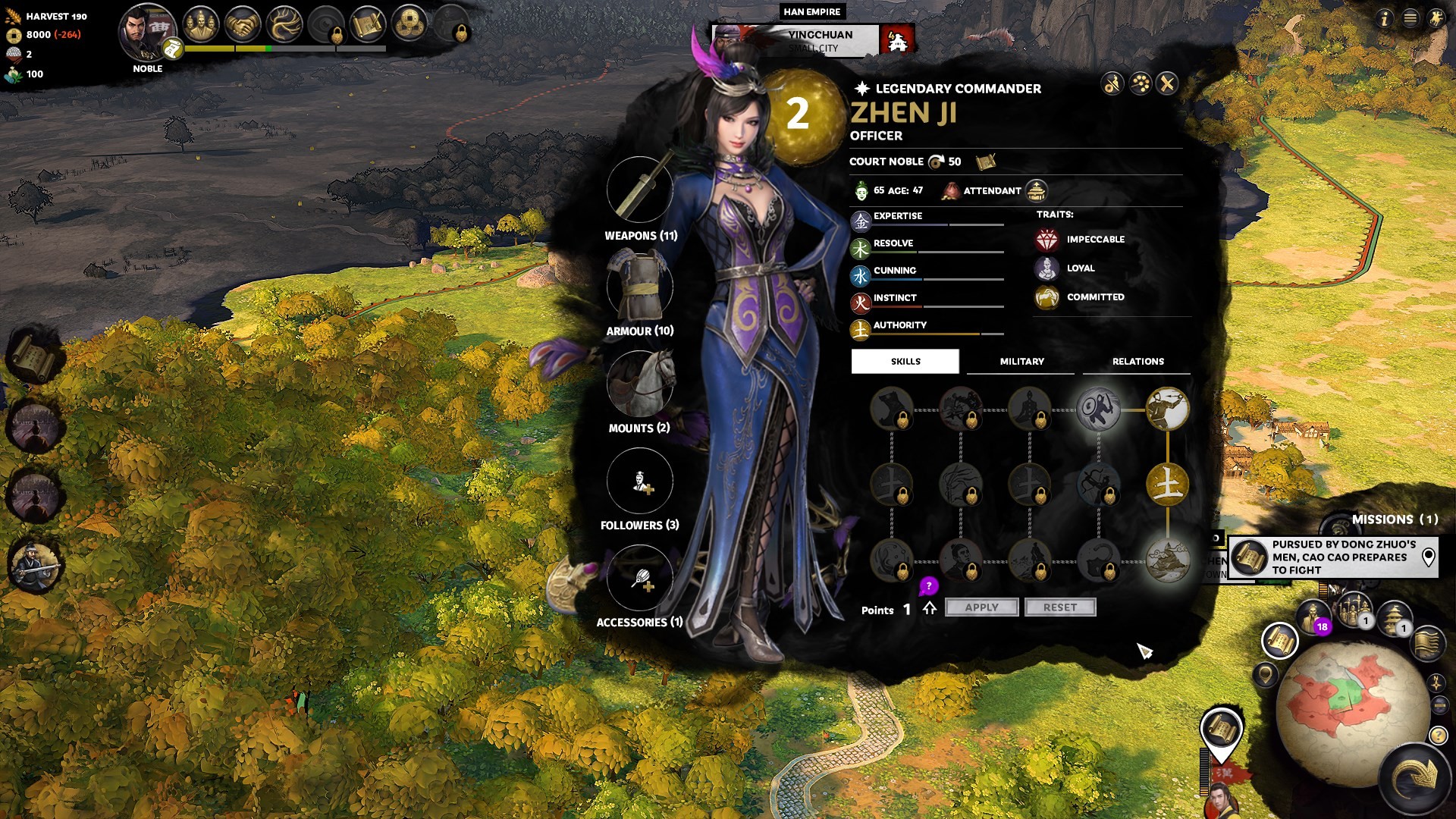
Task: Apply the skill point changes
Action: click(981, 607)
